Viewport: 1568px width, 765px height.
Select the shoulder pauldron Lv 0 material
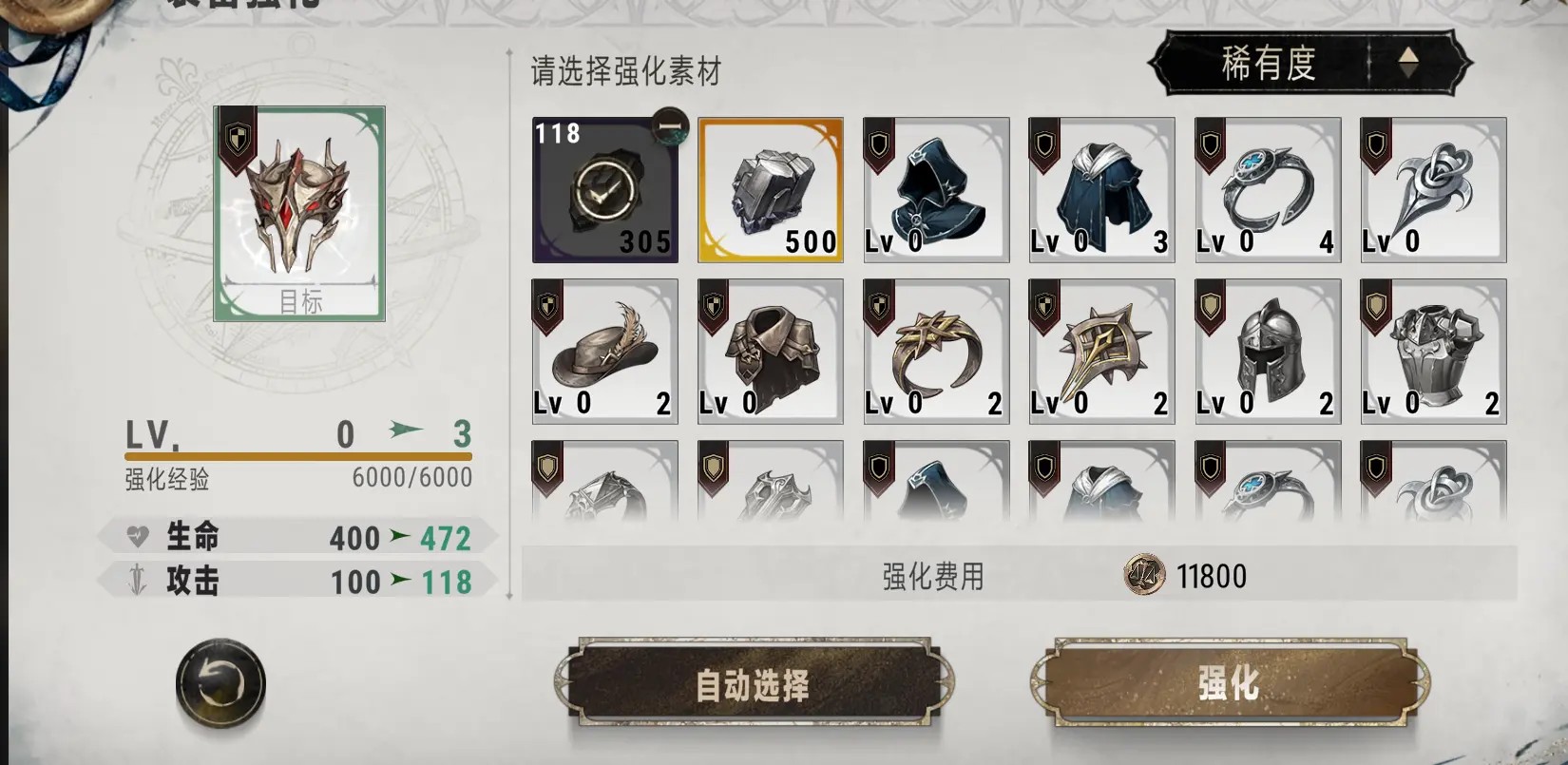point(770,351)
